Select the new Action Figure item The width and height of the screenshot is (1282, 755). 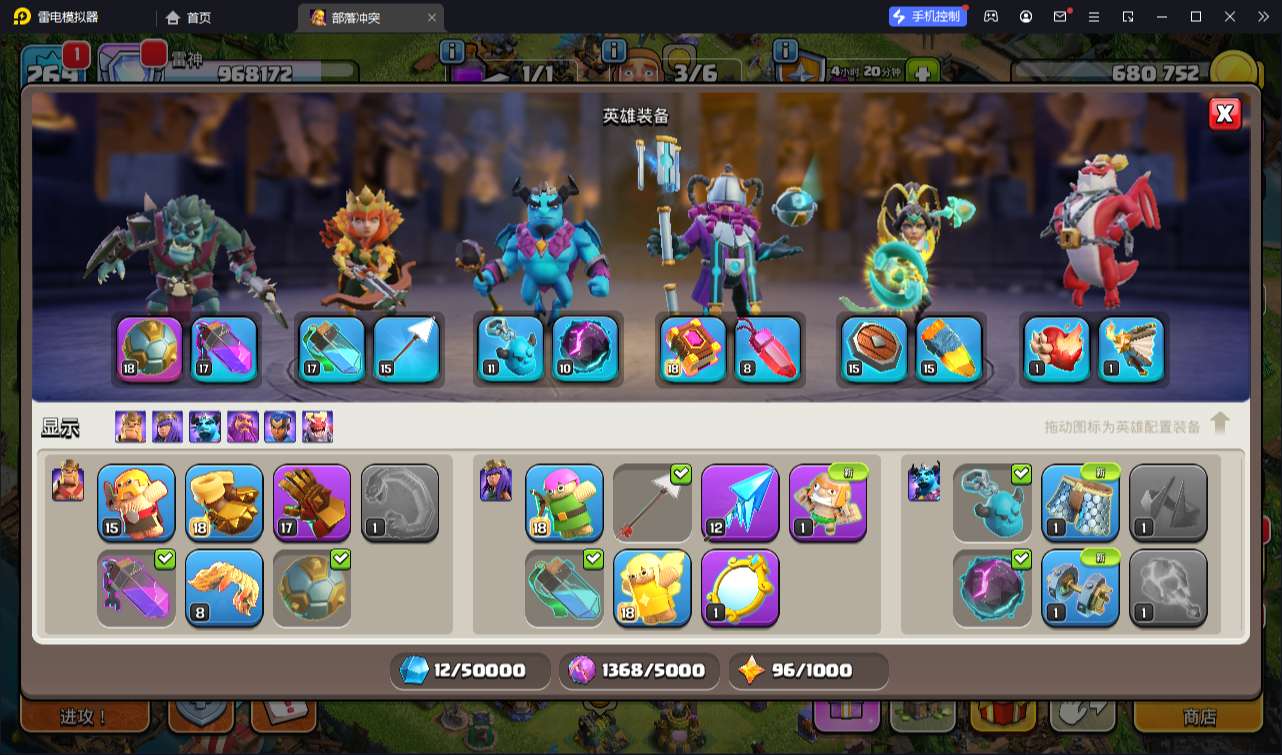point(828,502)
